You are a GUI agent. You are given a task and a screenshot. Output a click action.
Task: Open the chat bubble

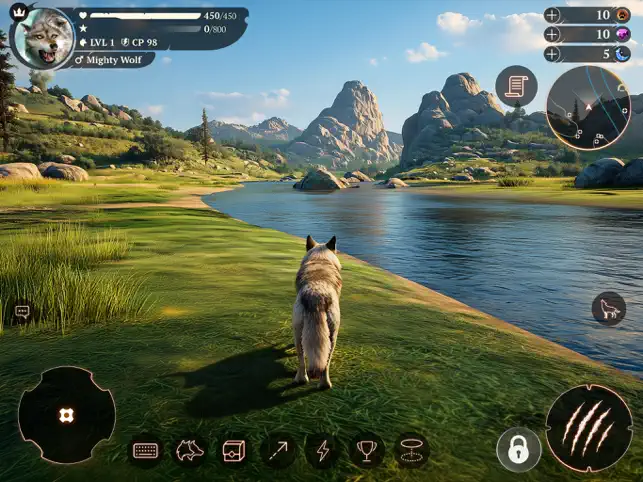pos(22,312)
